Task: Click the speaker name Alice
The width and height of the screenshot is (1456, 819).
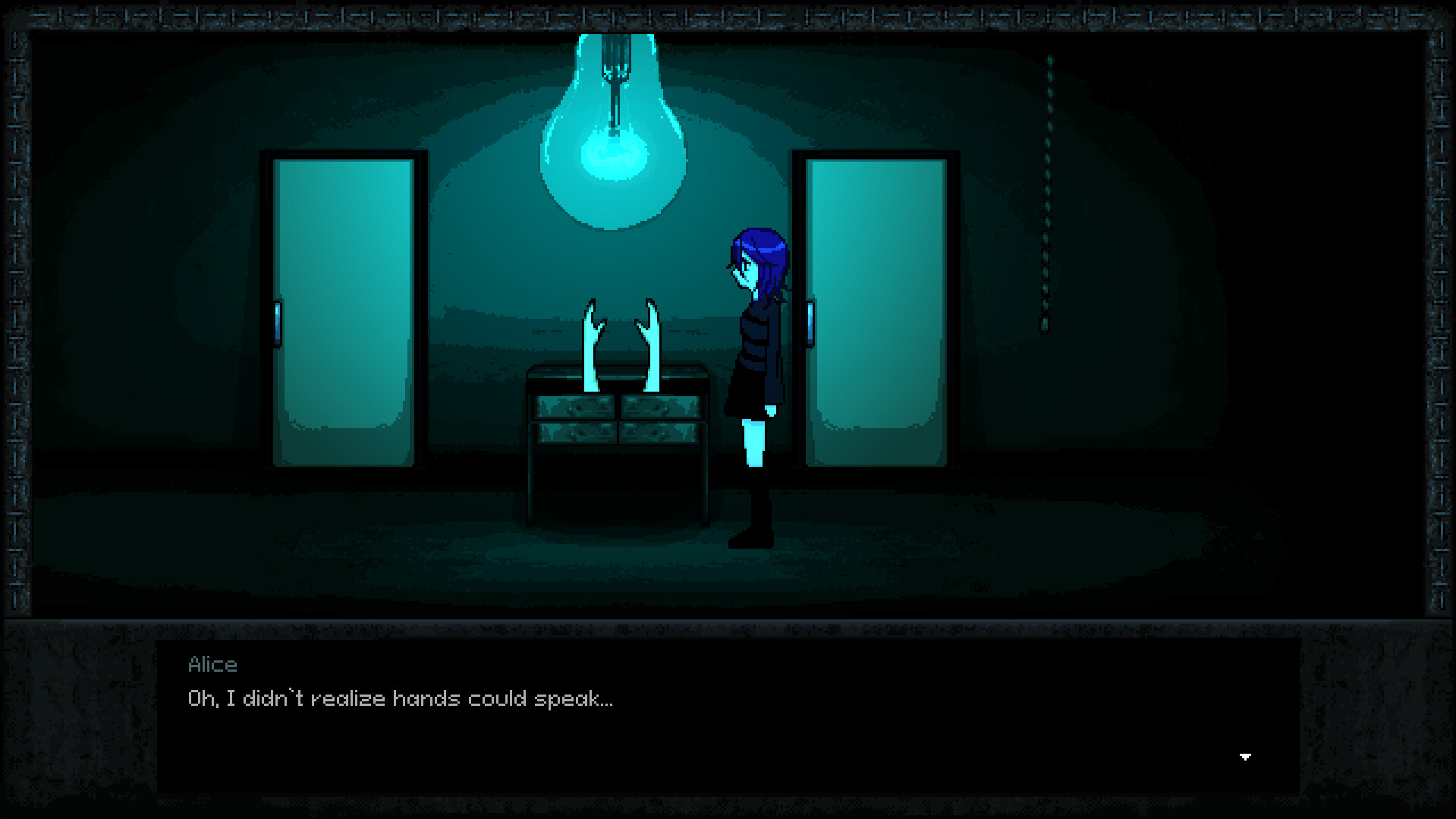Action: (x=213, y=665)
